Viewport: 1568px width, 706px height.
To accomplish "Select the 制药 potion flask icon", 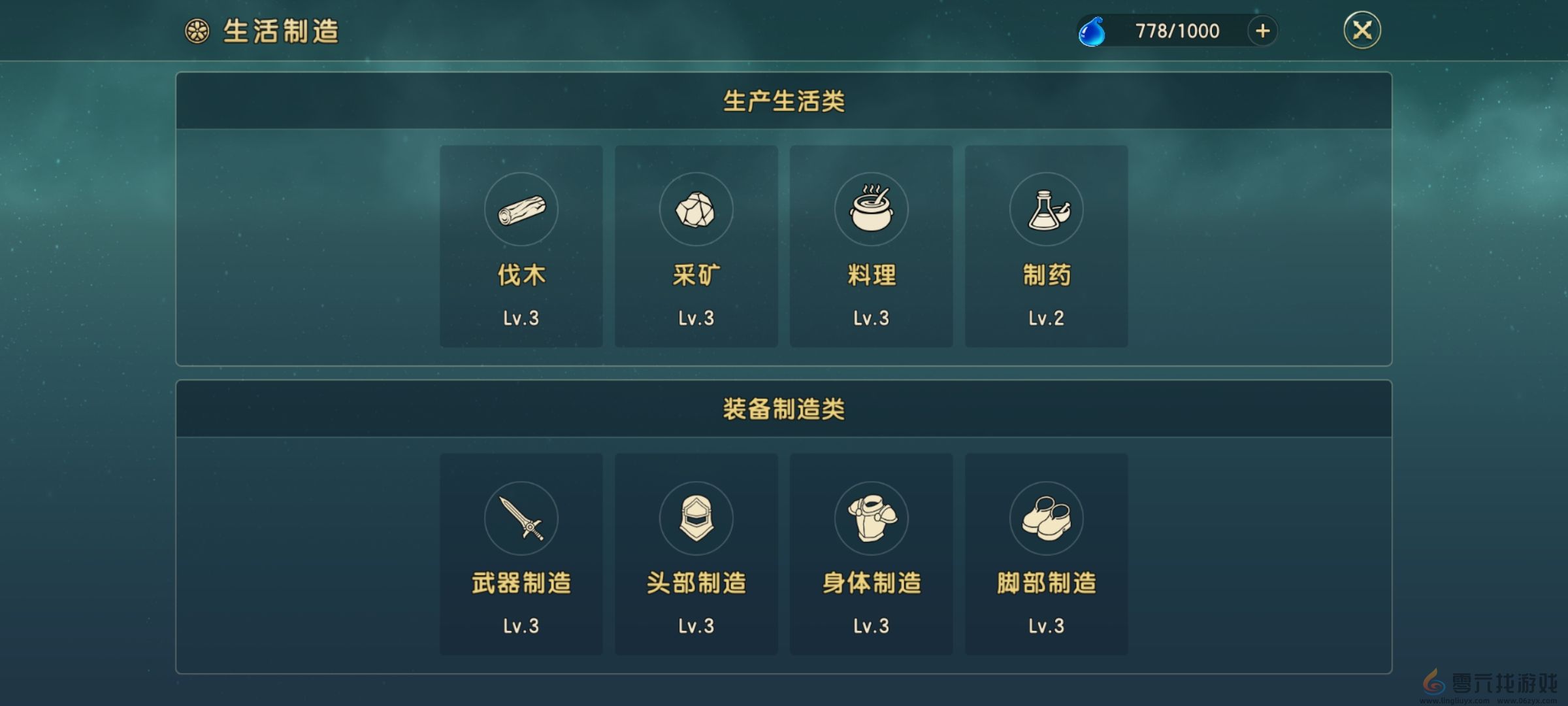I will (1047, 209).
